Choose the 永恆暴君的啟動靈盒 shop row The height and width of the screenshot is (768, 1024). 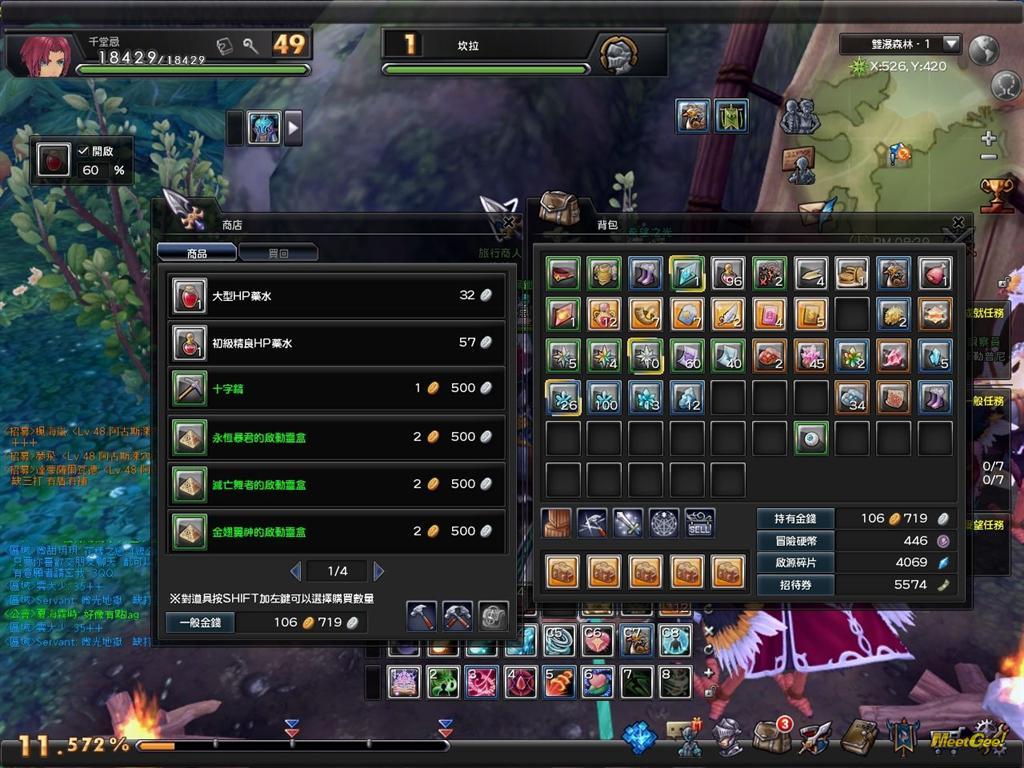336,437
